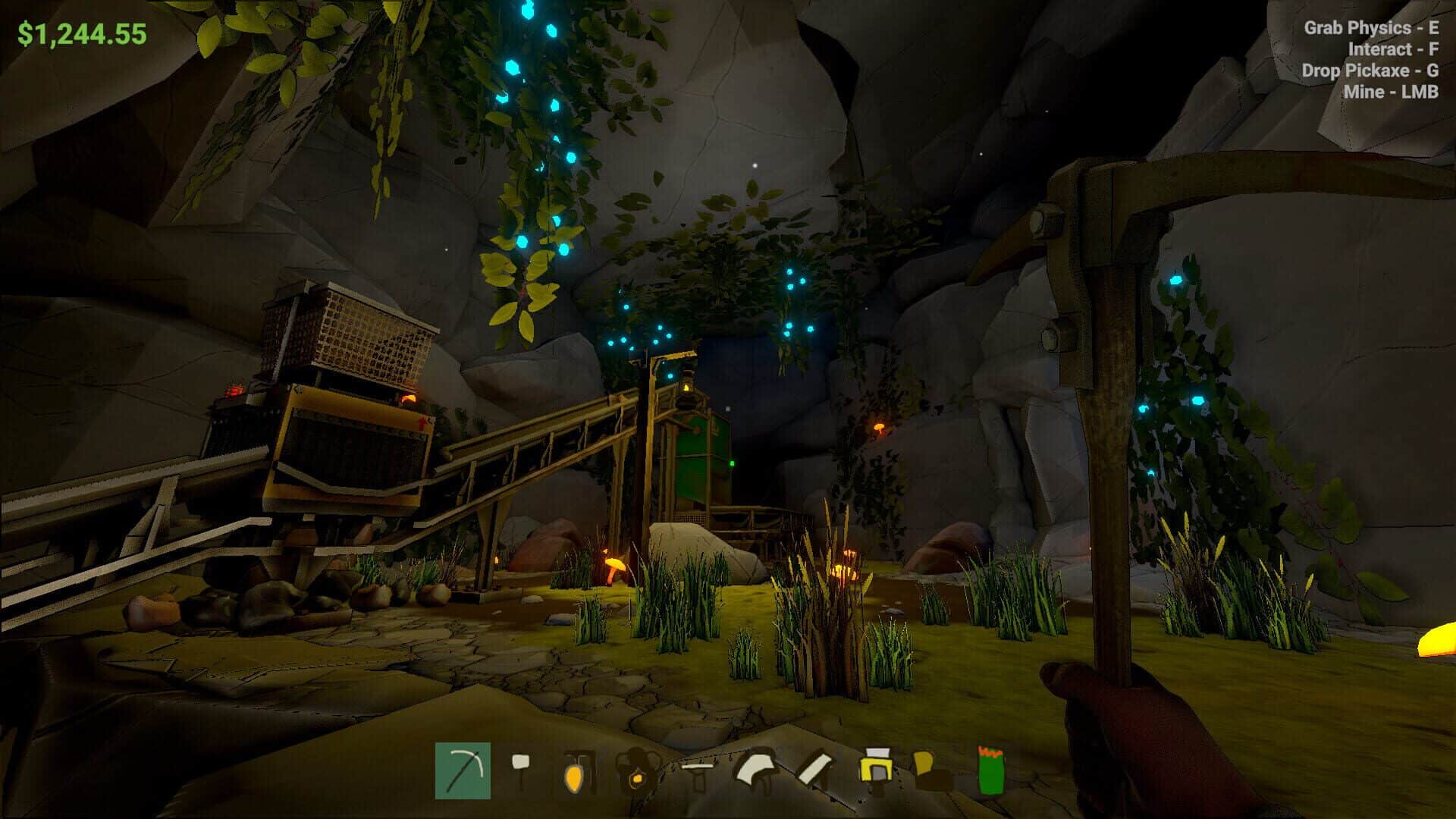Choose the curved conveyor piece
The image size is (1456, 819).
point(756,769)
